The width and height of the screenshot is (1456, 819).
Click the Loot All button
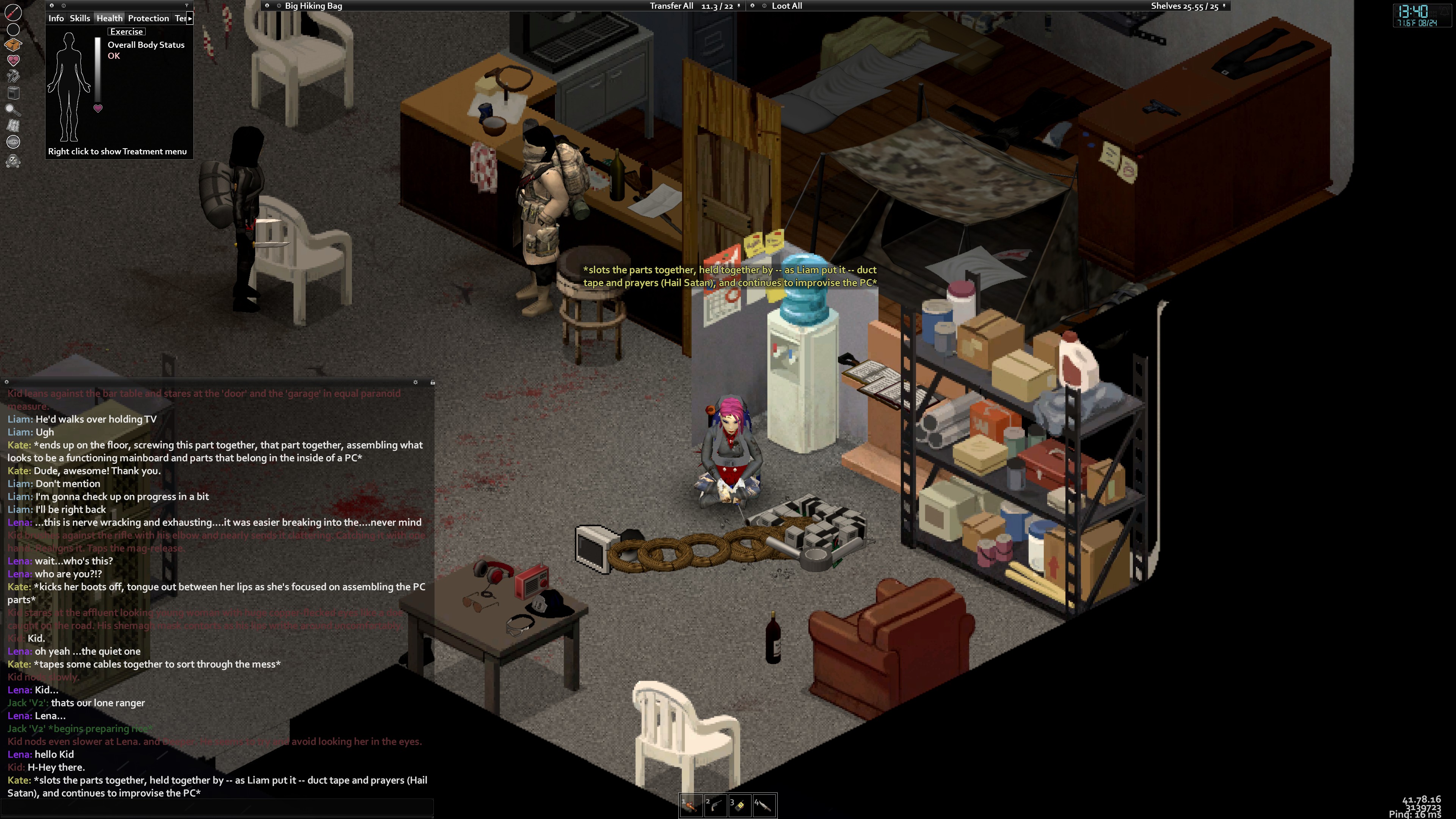787,6
